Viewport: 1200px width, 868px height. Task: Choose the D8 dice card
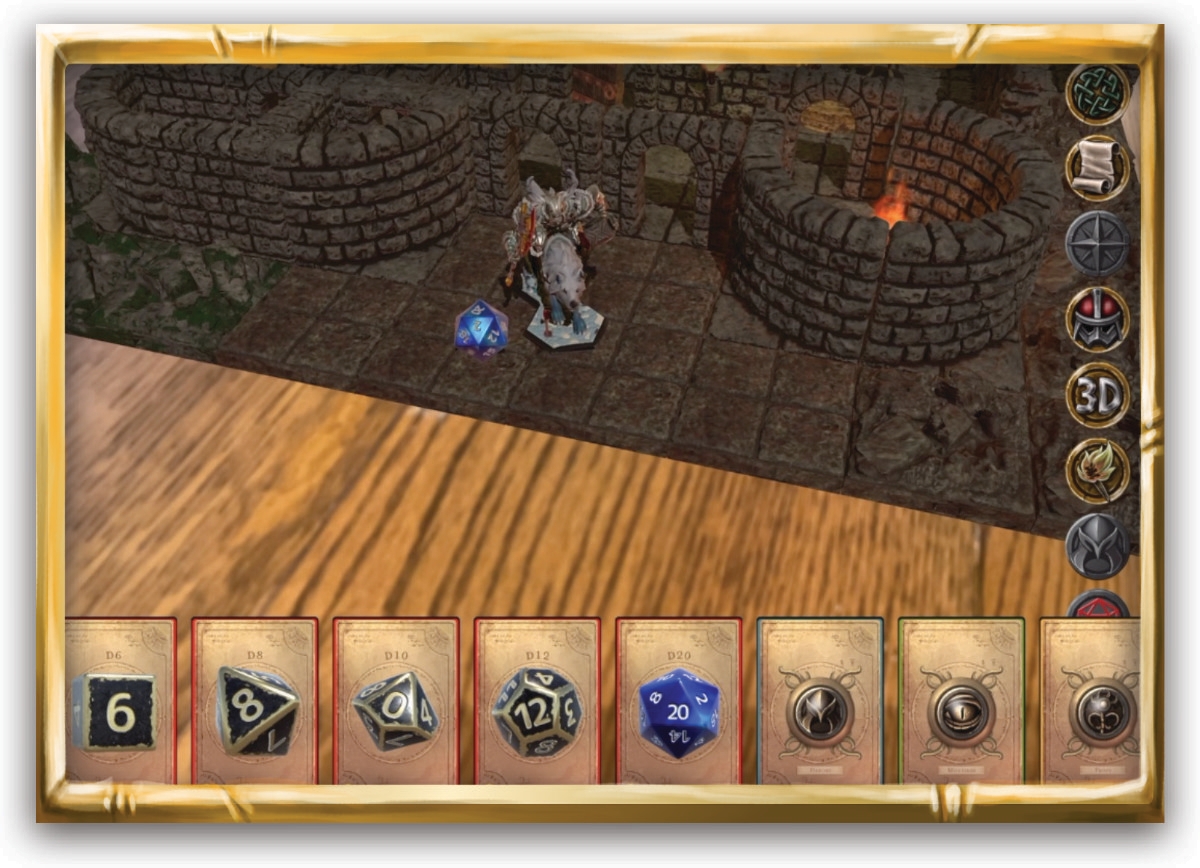click(x=255, y=700)
